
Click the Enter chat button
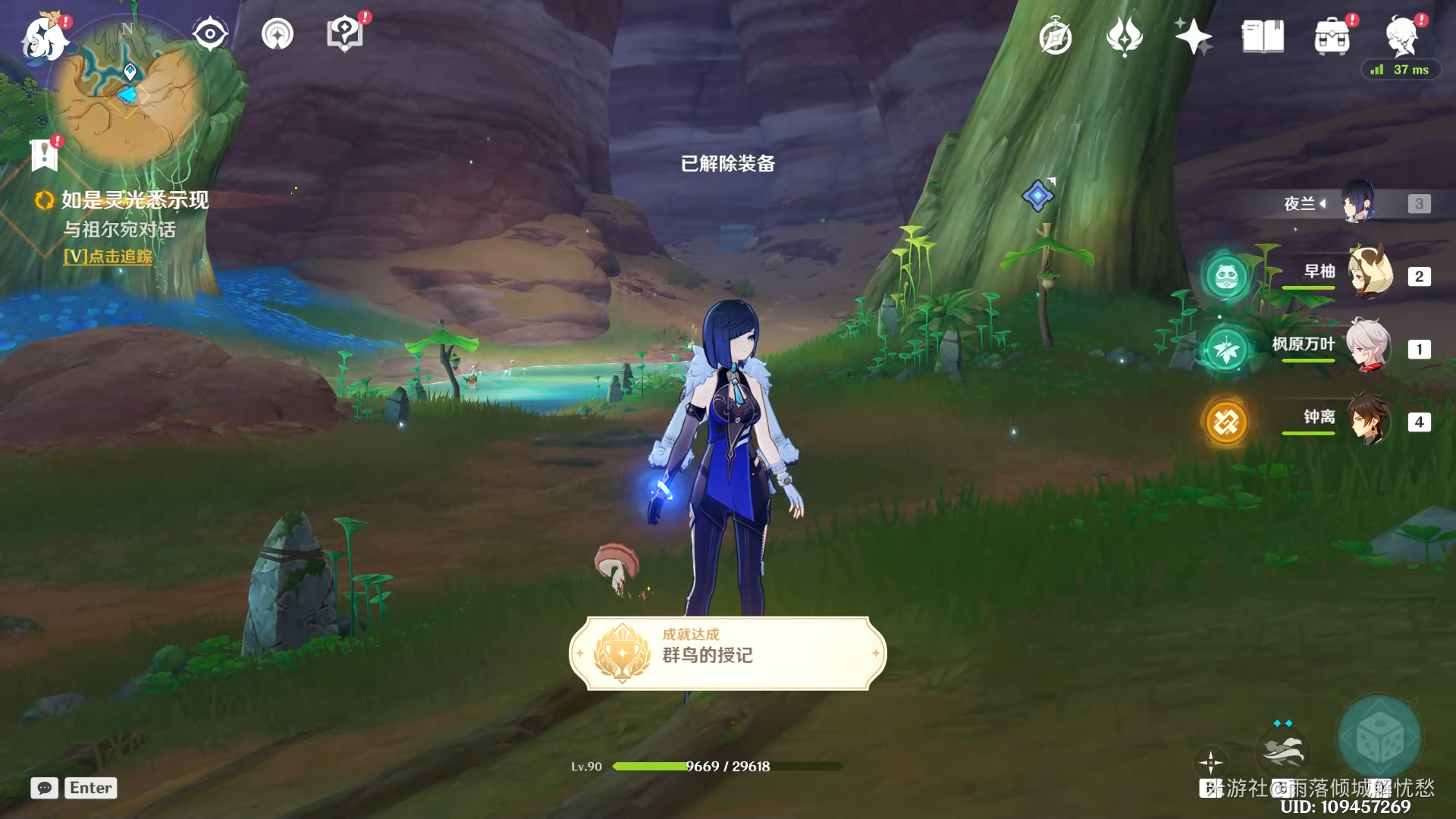pyautogui.click(x=90, y=788)
